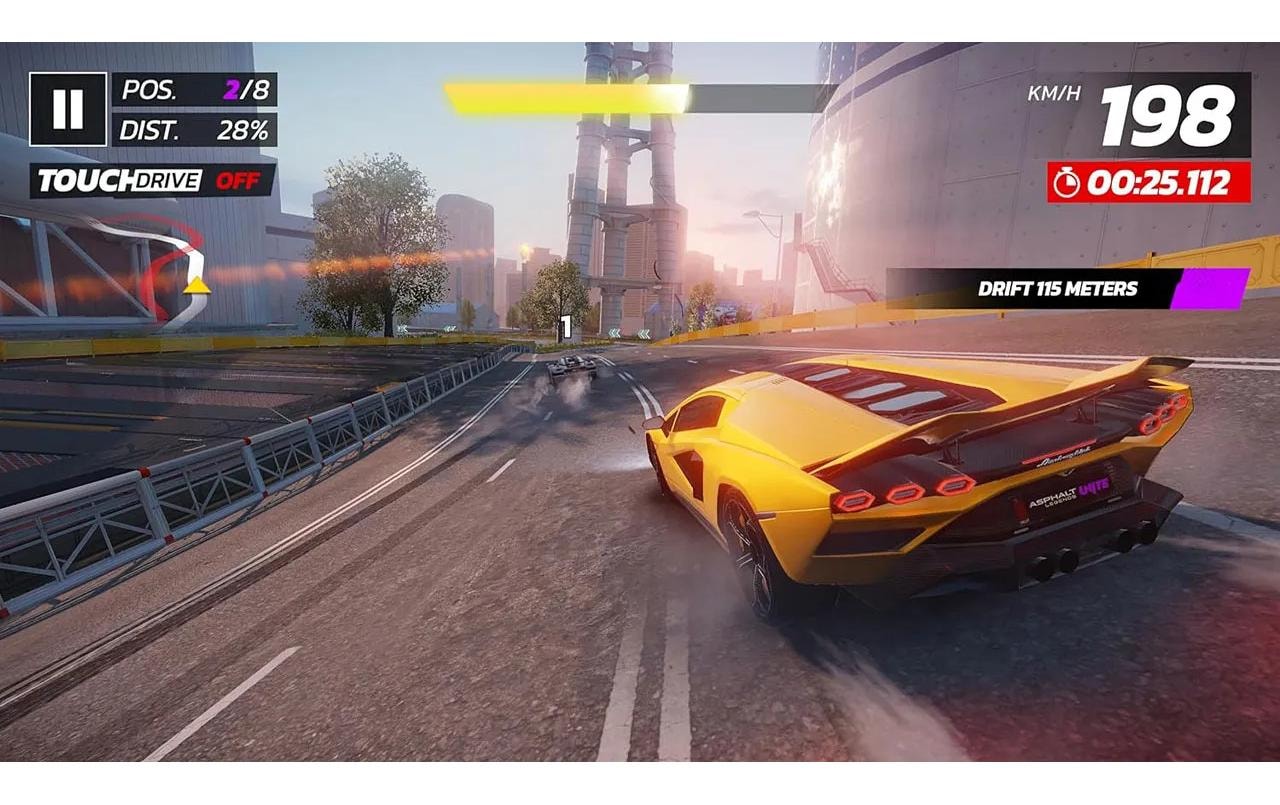The width and height of the screenshot is (1280, 805).
Task: Toggle the TouchDrive setting
Action: [x=152, y=181]
